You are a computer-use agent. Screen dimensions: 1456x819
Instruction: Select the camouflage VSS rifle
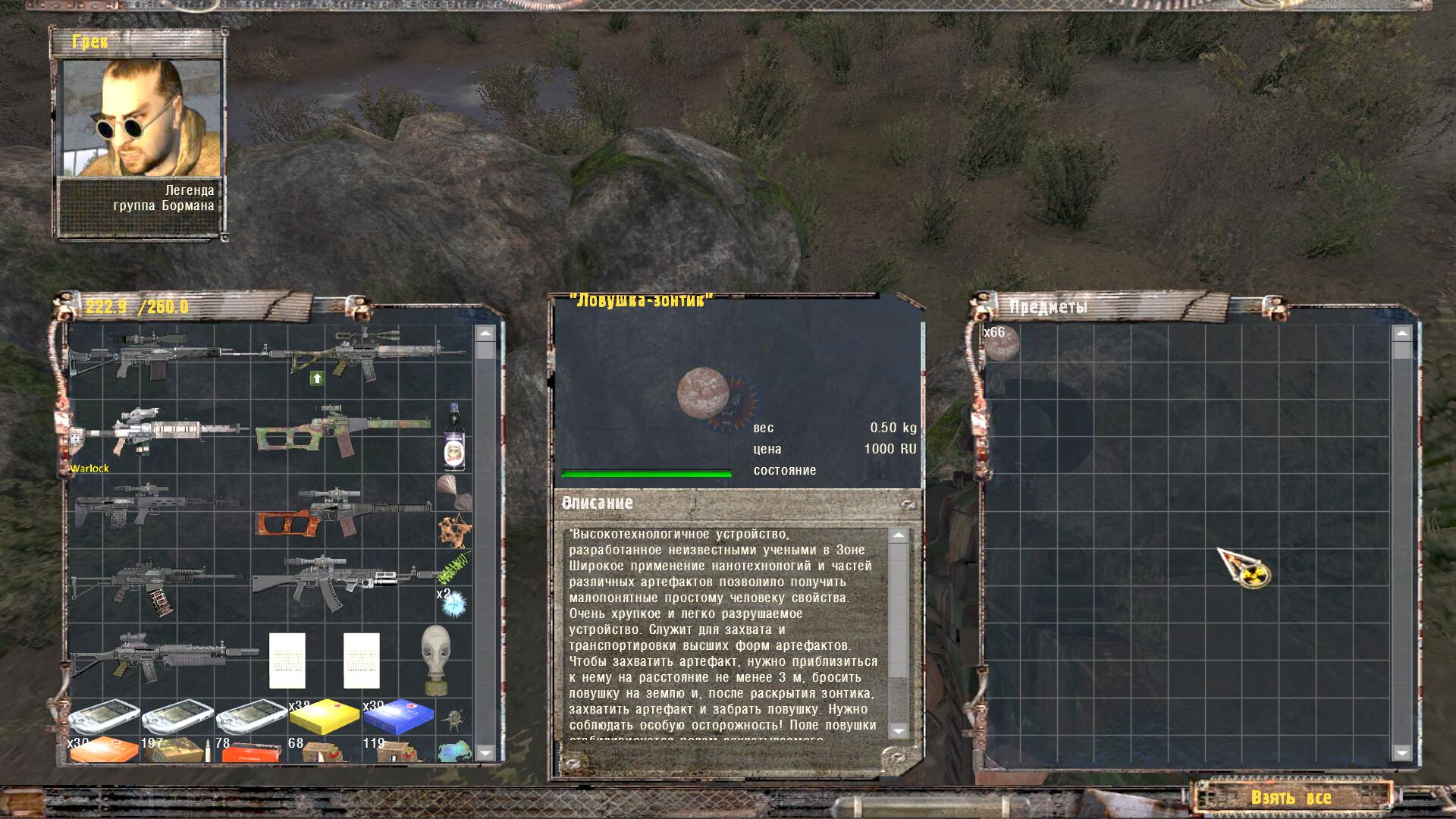[x=343, y=434]
